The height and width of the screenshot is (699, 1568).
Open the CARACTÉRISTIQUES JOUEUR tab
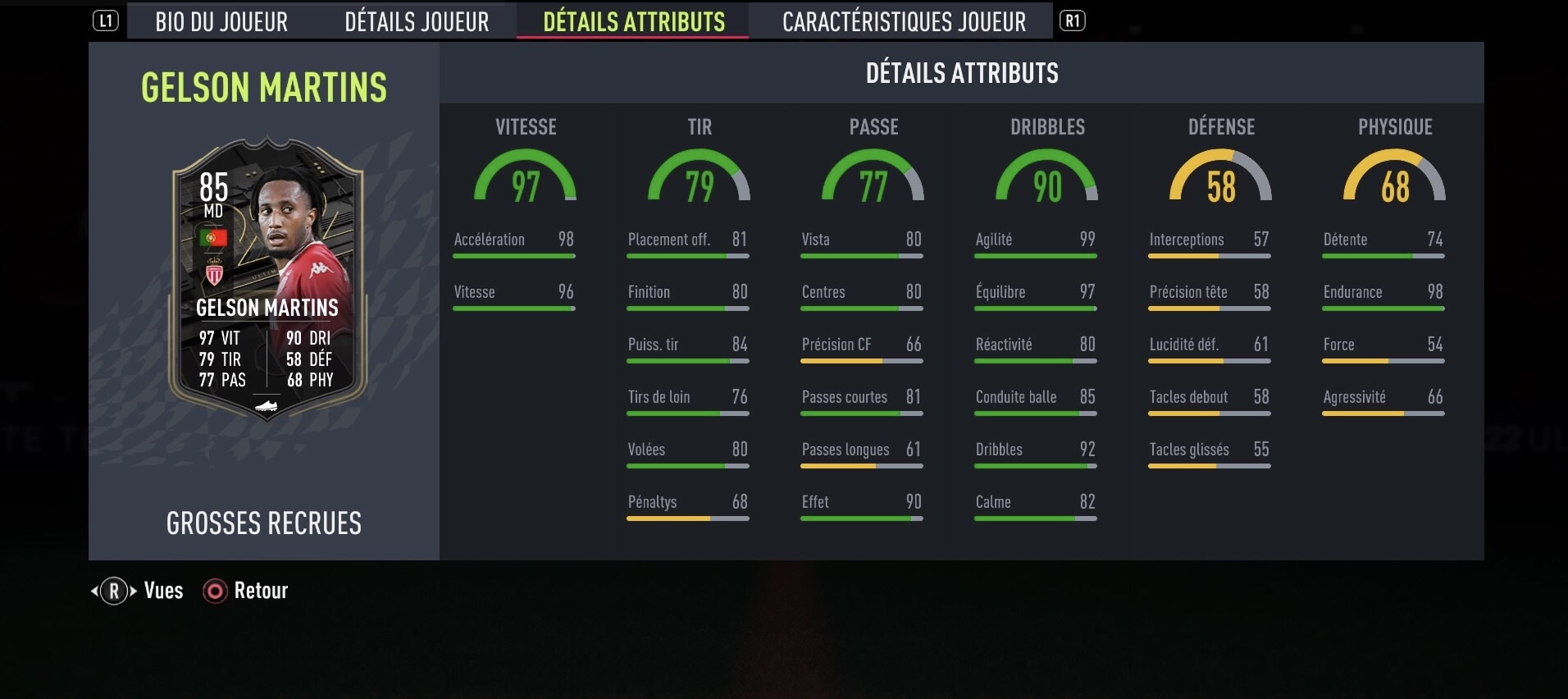pos(903,21)
